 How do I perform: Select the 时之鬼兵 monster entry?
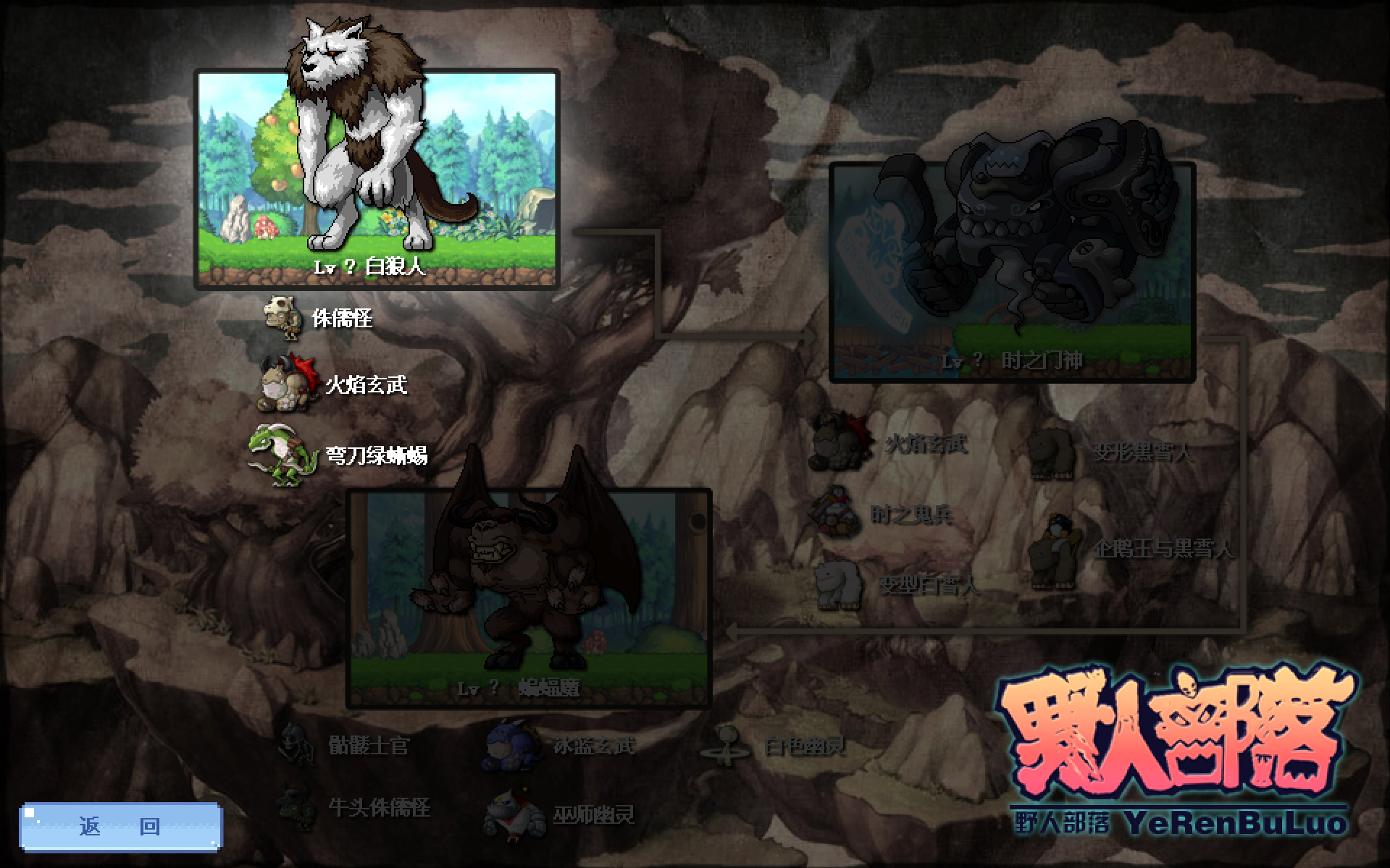881,515
